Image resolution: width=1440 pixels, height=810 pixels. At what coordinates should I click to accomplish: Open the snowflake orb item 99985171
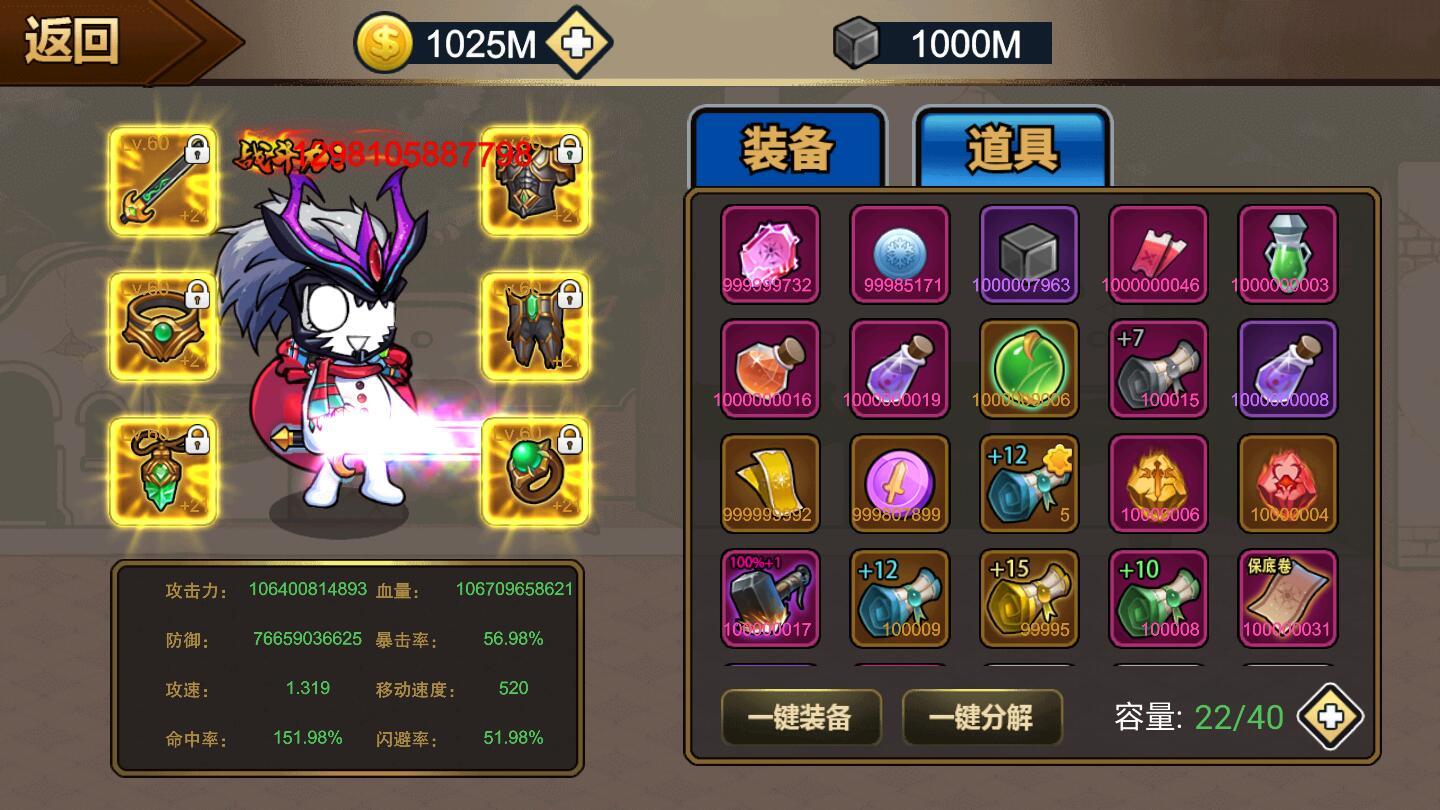click(x=900, y=255)
